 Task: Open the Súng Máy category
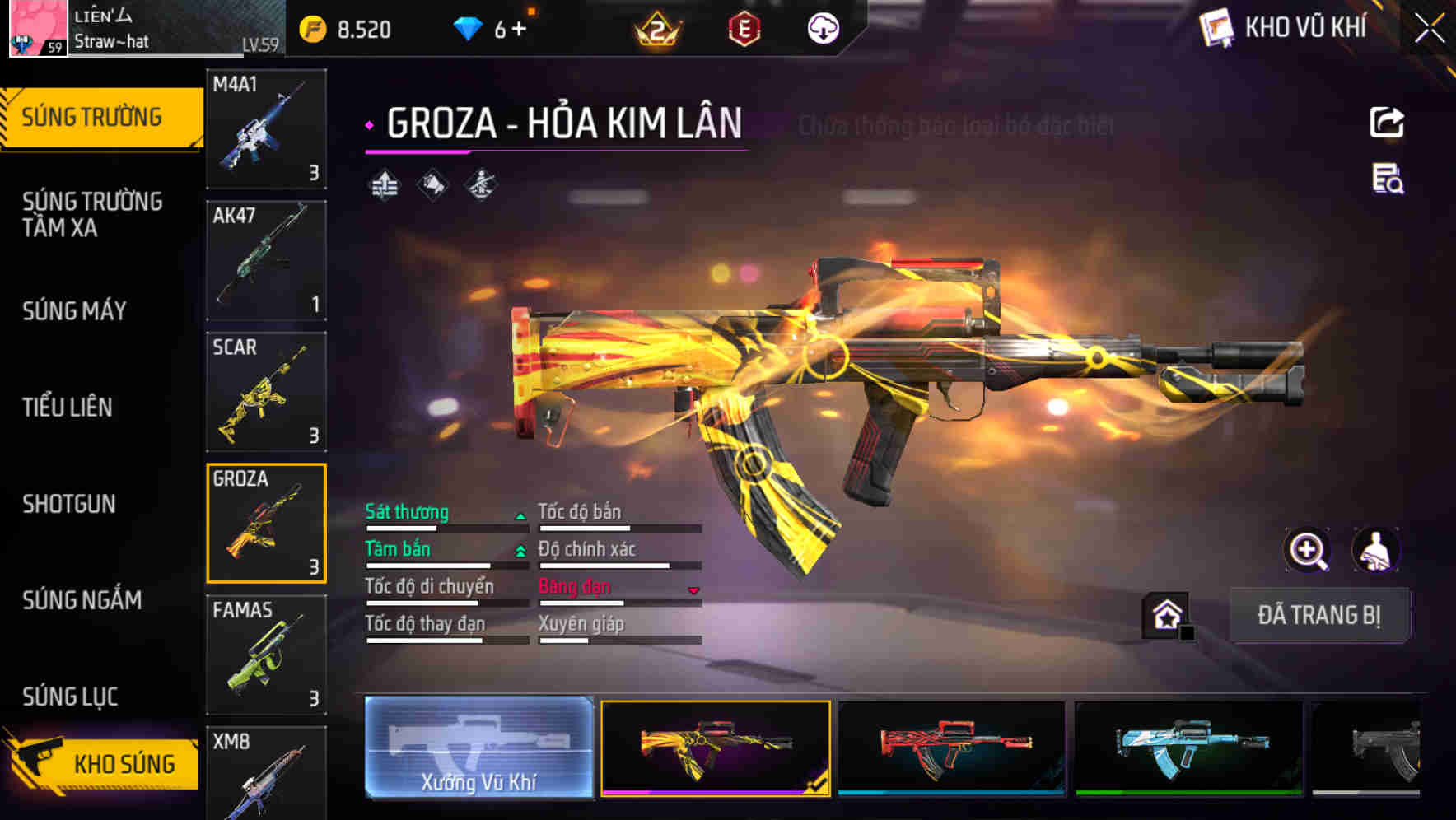click(x=75, y=310)
